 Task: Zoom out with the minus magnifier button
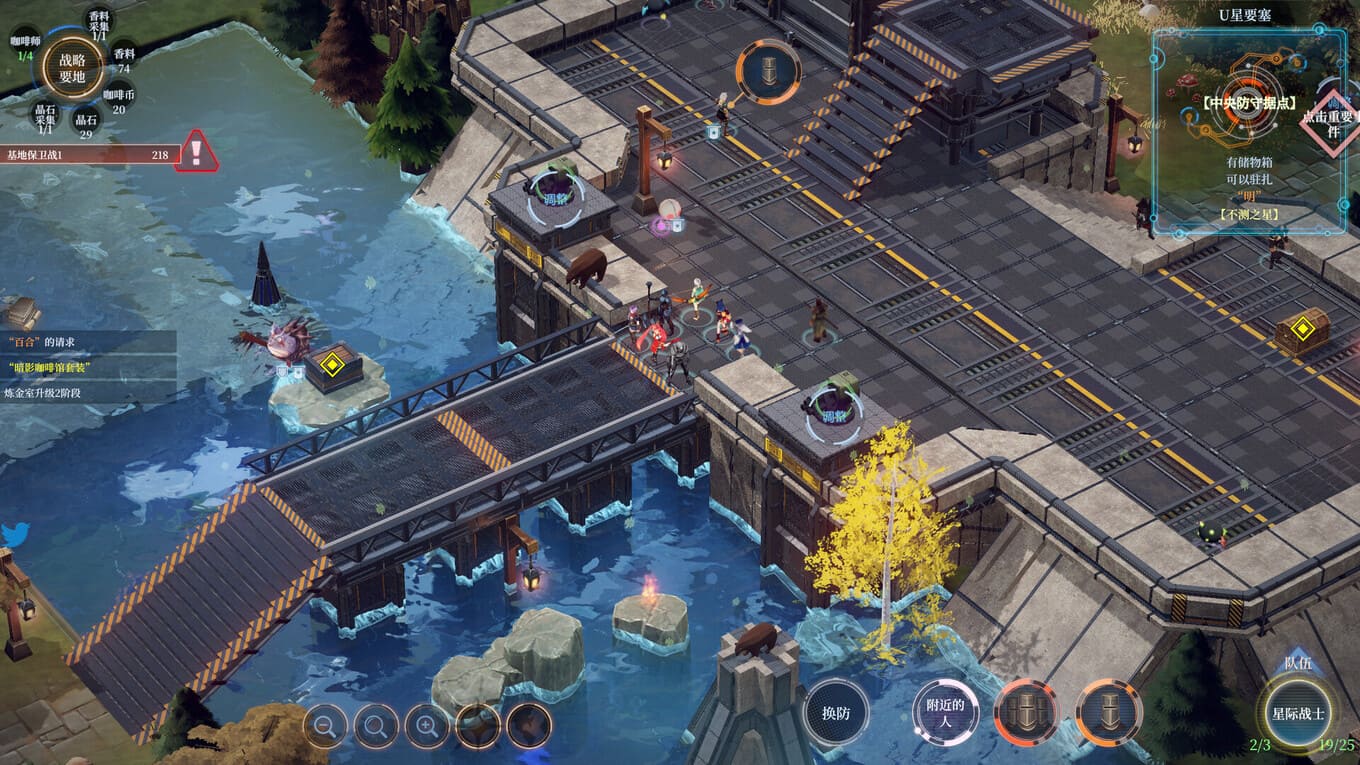325,726
